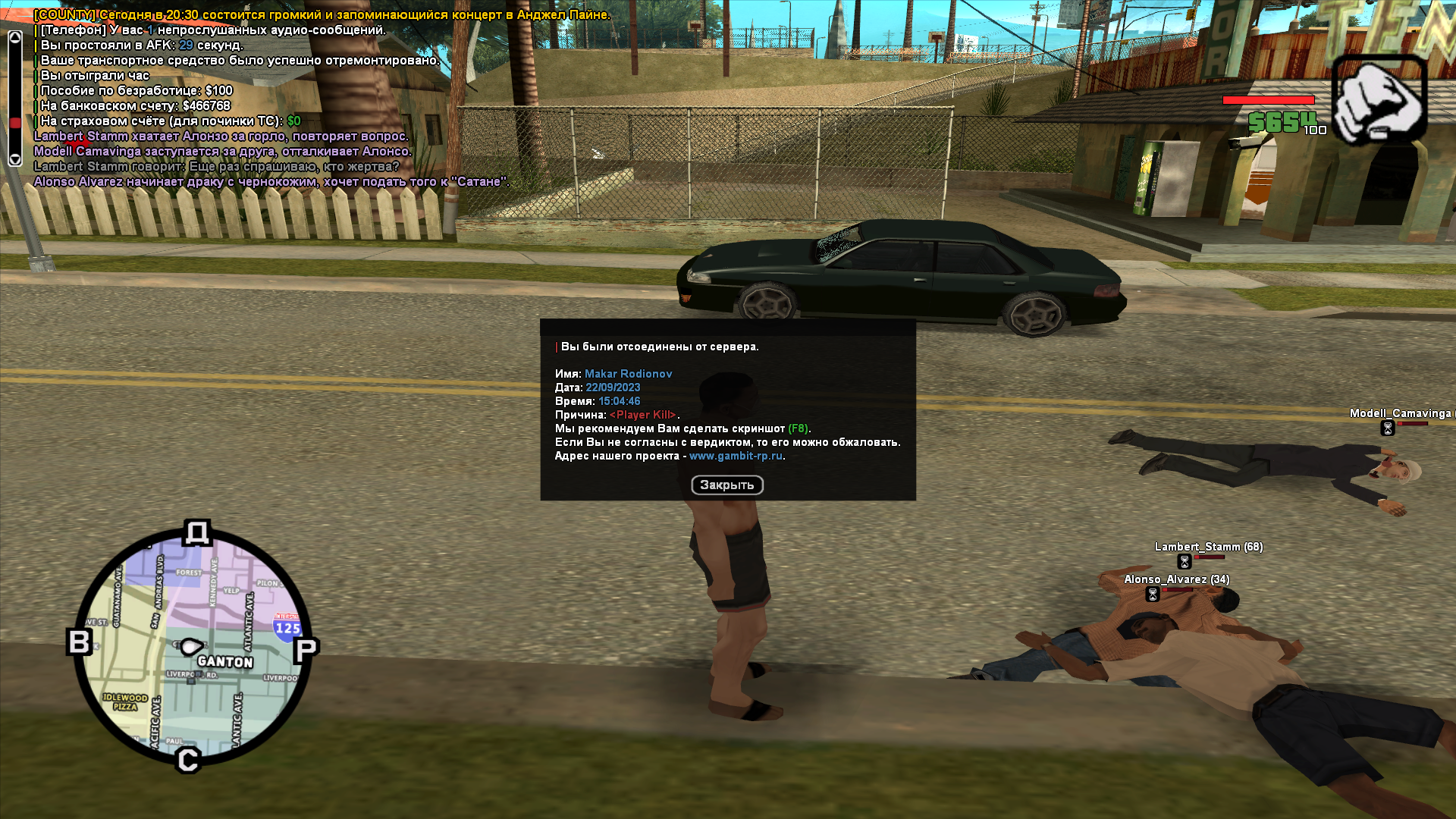Click the Ganton radar minimap

[x=193, y=646]
